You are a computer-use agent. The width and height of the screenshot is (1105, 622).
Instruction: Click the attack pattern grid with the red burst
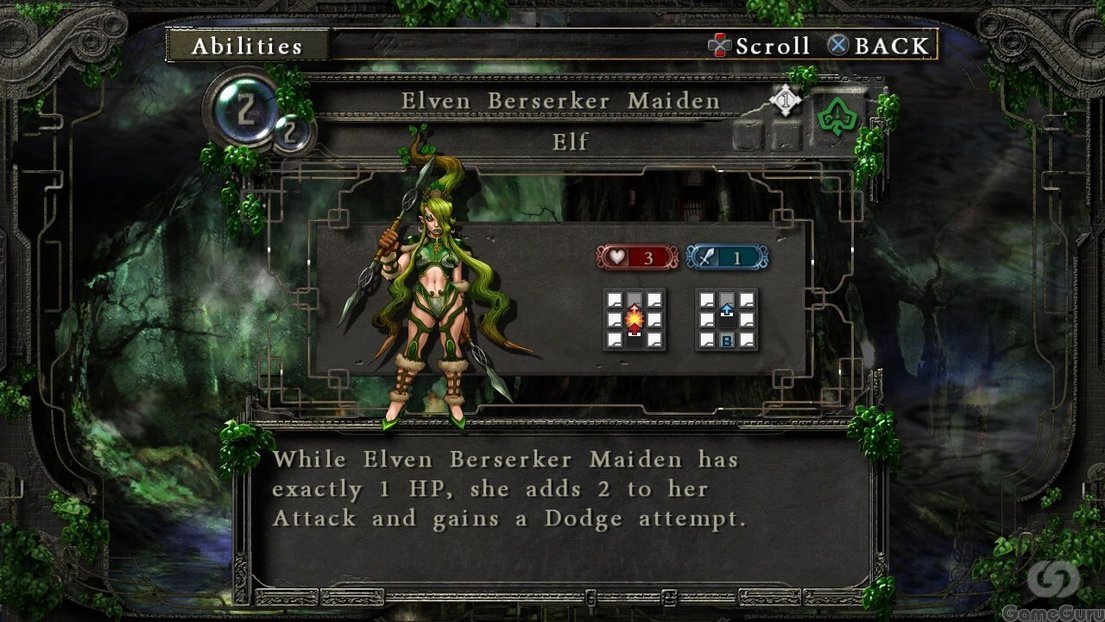pos(634,319)
